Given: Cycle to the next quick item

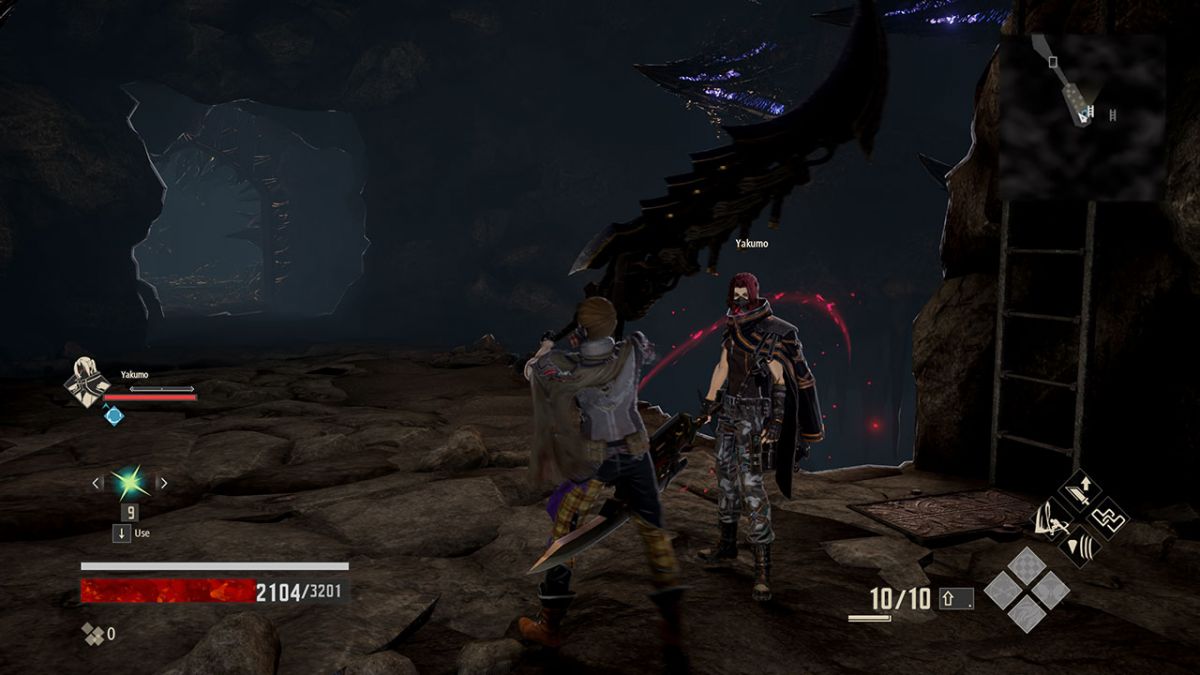Looking at the screenshot, I should (163, 484).
